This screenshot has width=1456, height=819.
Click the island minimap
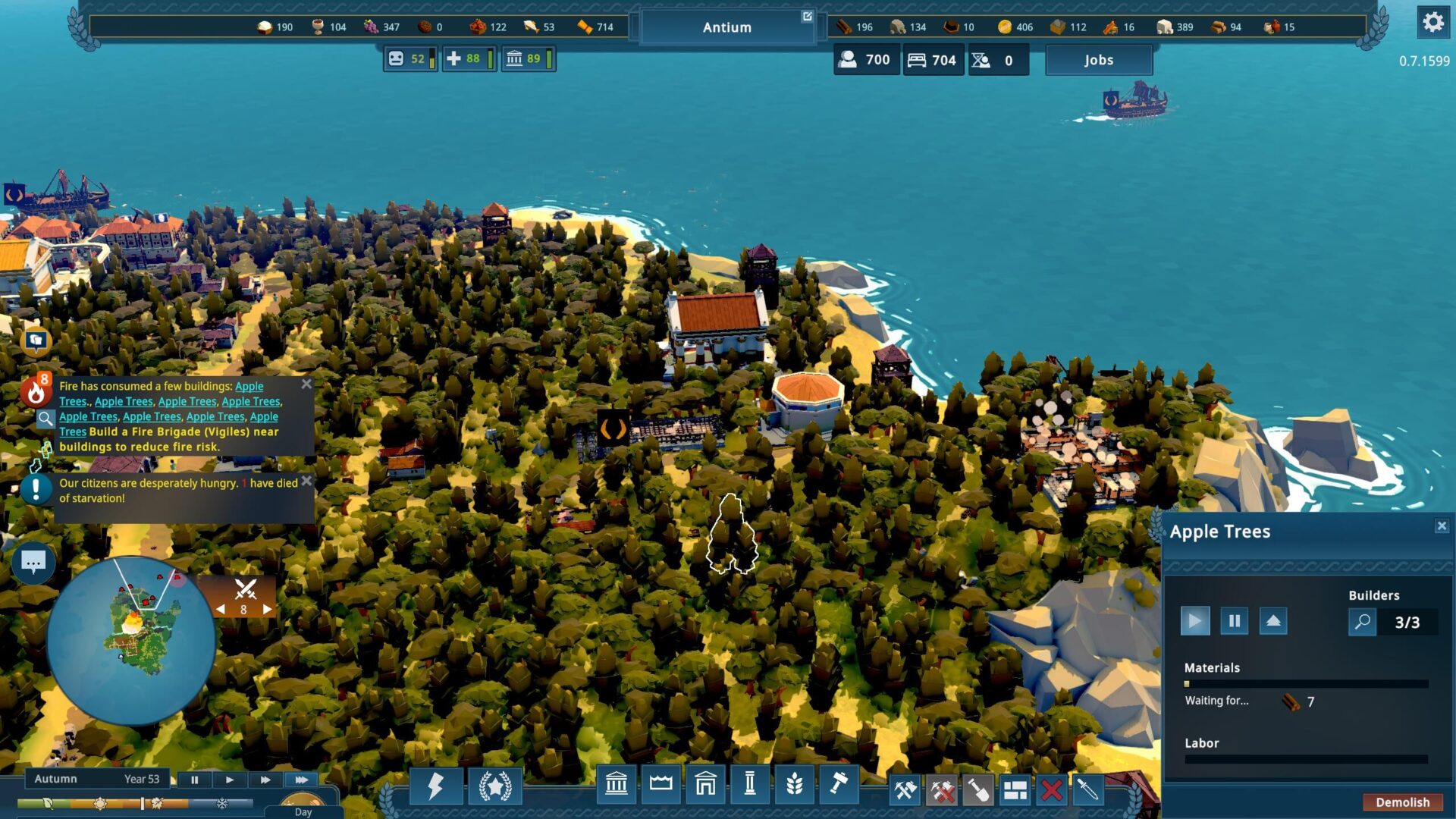point(131,642)
